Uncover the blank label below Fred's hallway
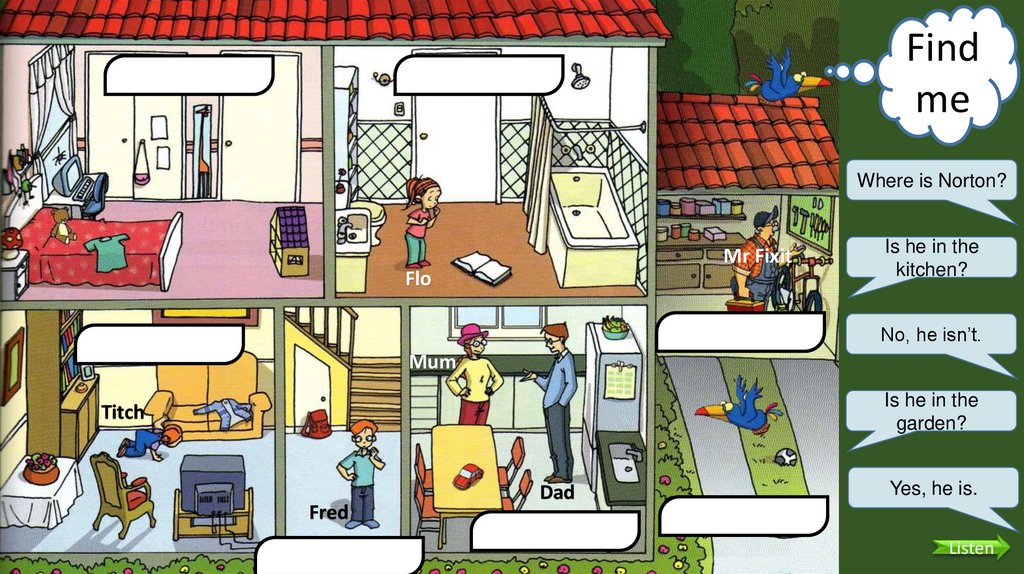This screenshot has width=1024, height=574. [339, 555]
